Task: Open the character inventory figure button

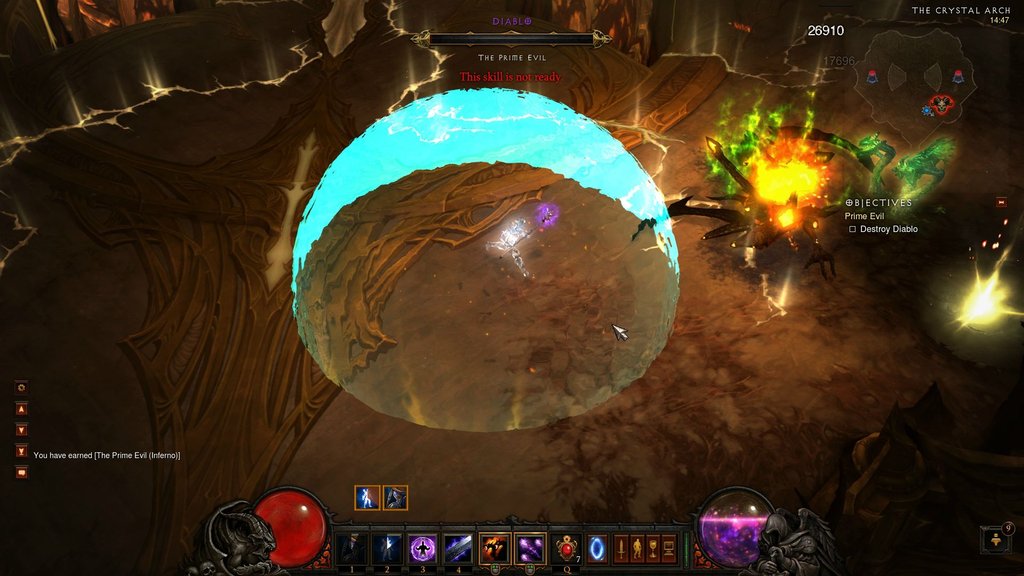Action: 636,549
